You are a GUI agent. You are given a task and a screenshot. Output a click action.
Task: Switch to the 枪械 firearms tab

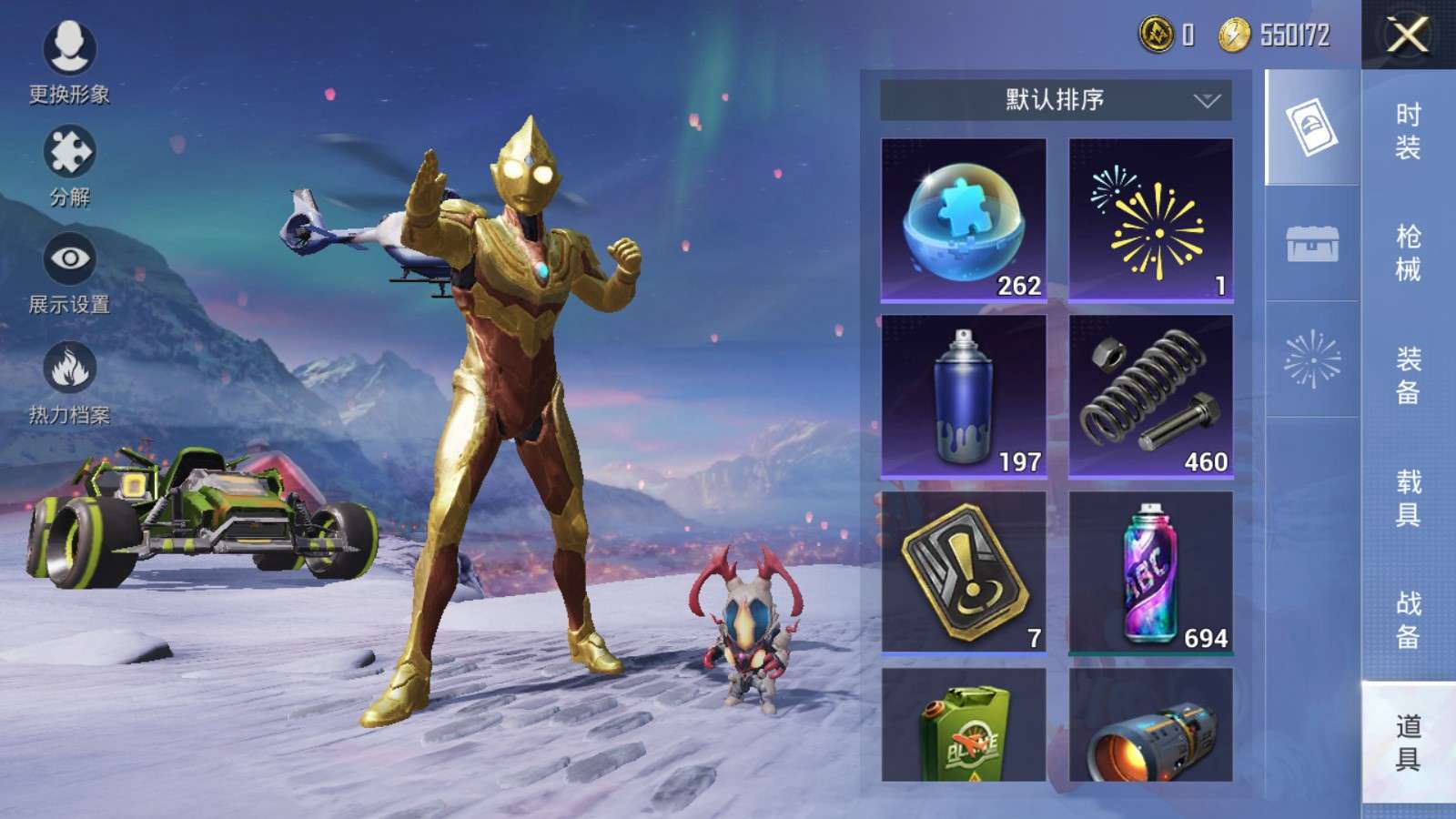[1408, 253]
